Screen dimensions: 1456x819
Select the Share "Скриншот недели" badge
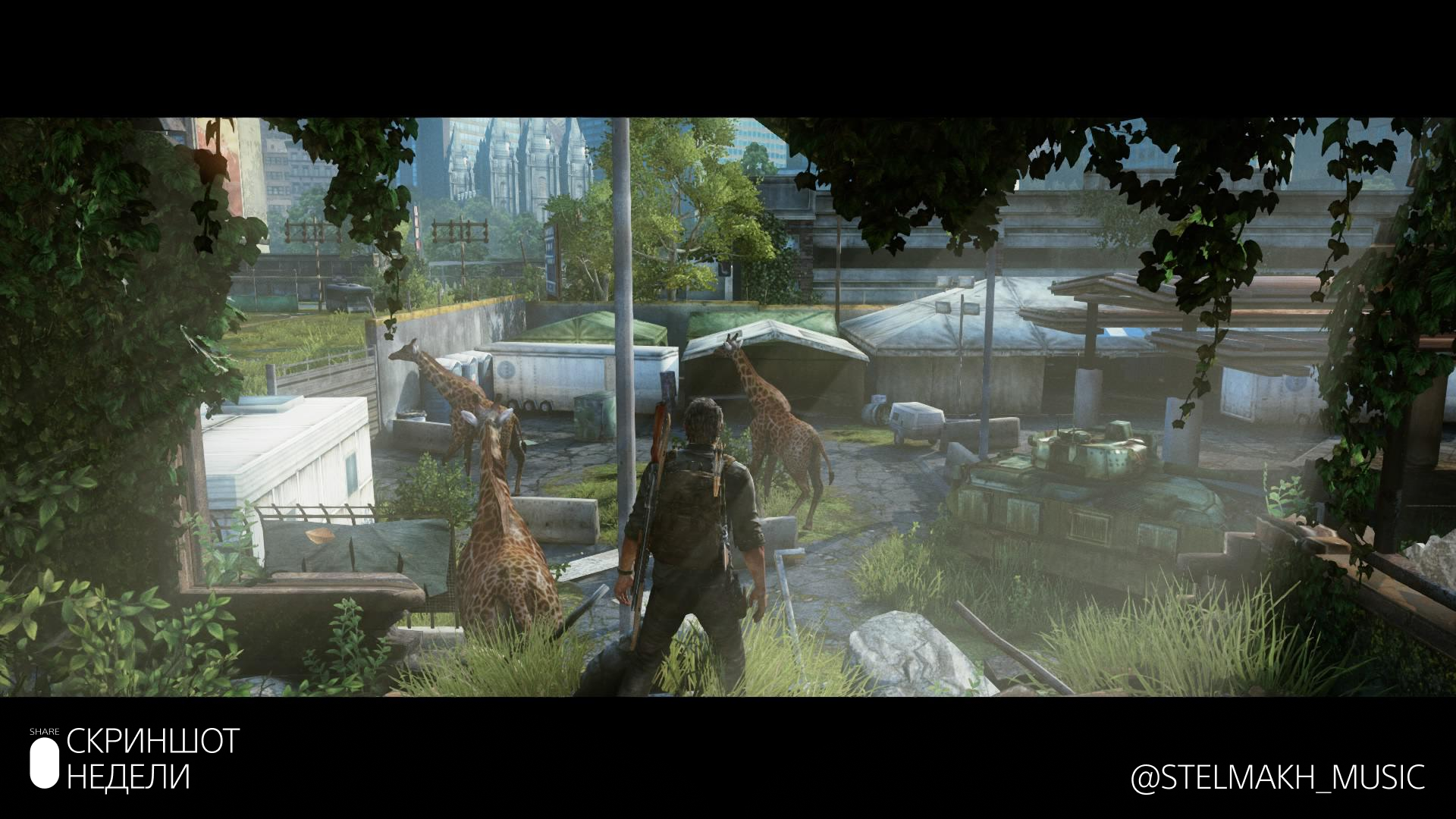click(x=134, y=758)
